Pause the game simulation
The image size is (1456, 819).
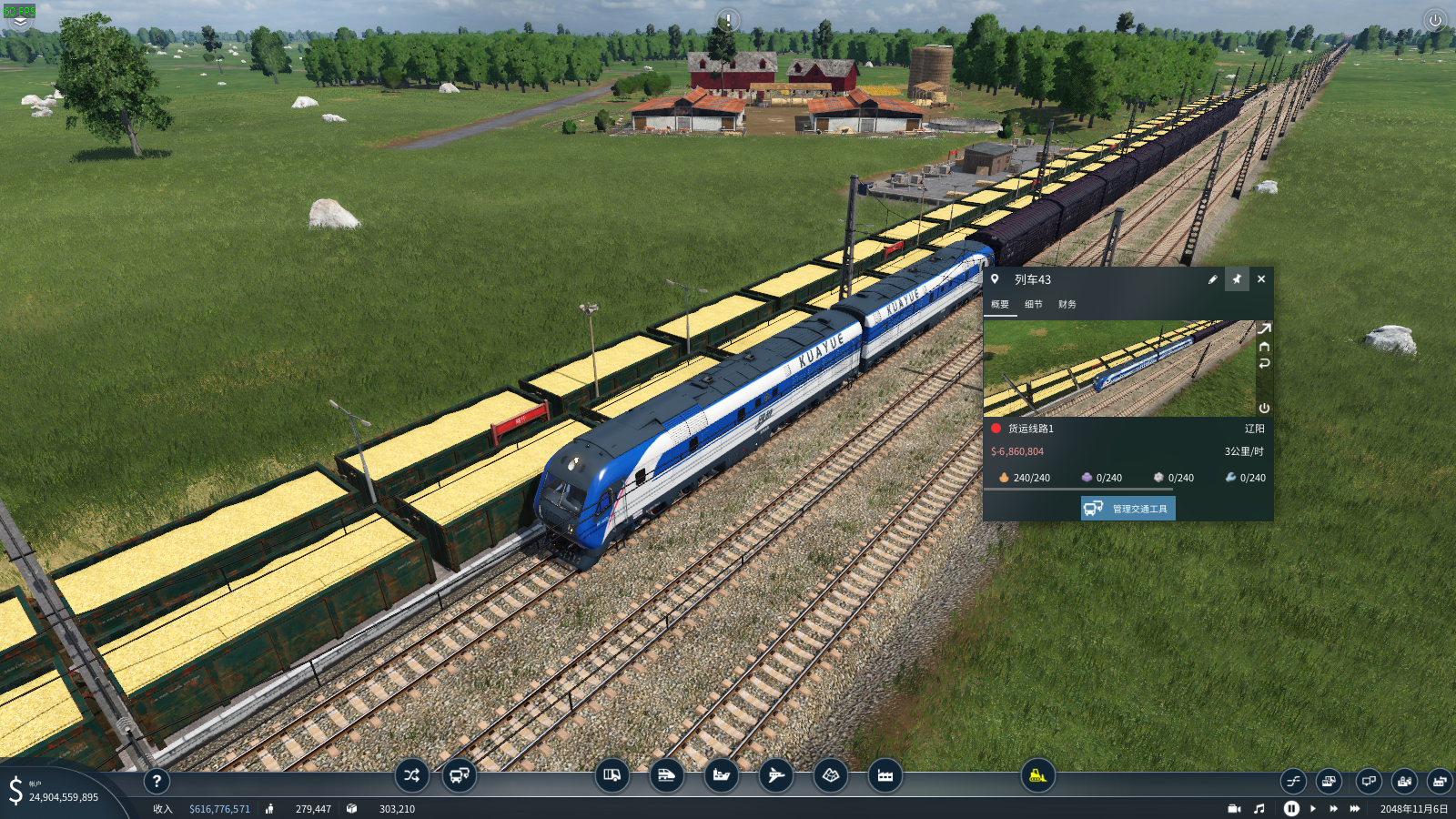[x=1291, y=808]
